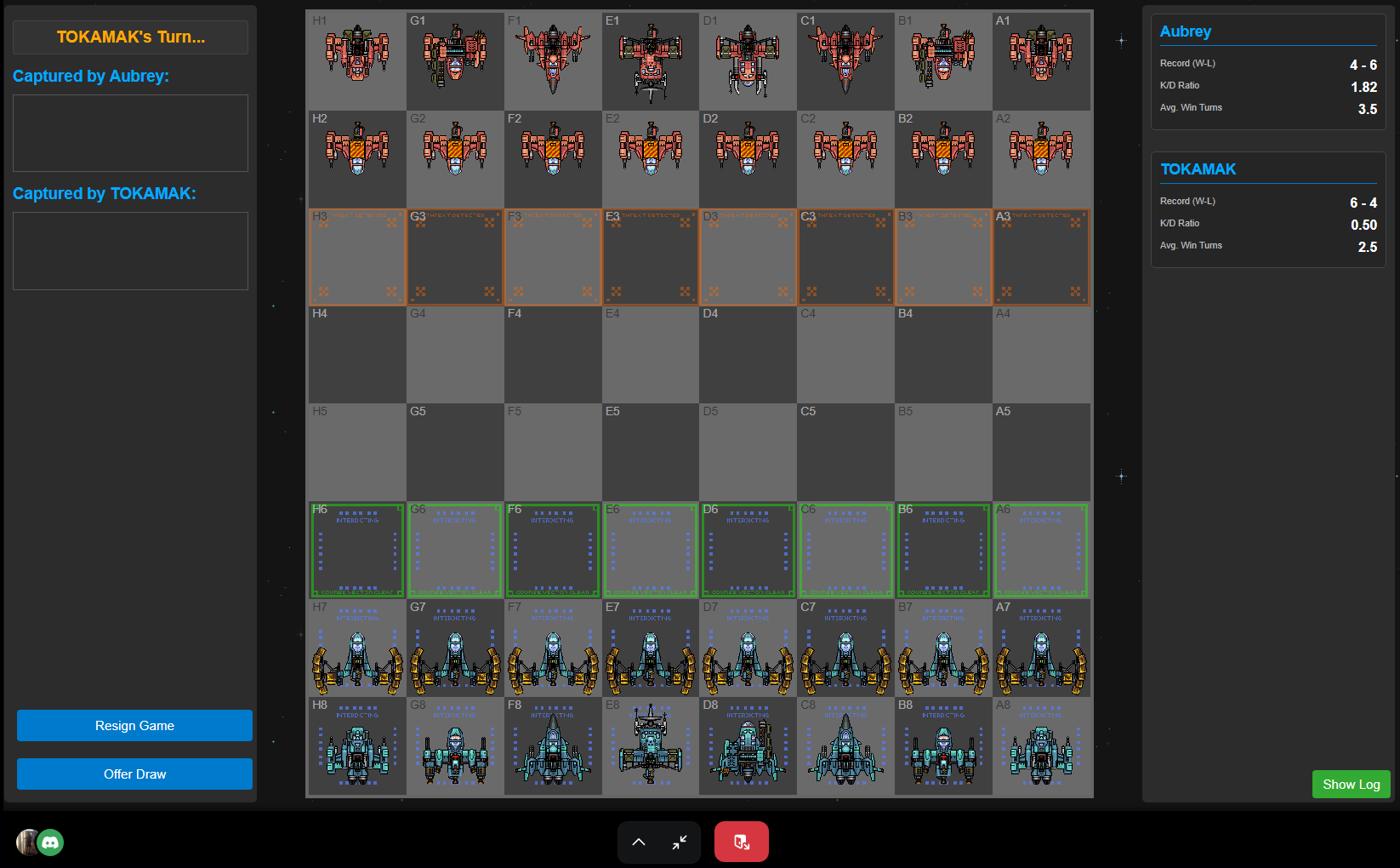Click the shrink-view arrows icon
The width and height of the screenshot is (1400, 868).
click(679, 842)
